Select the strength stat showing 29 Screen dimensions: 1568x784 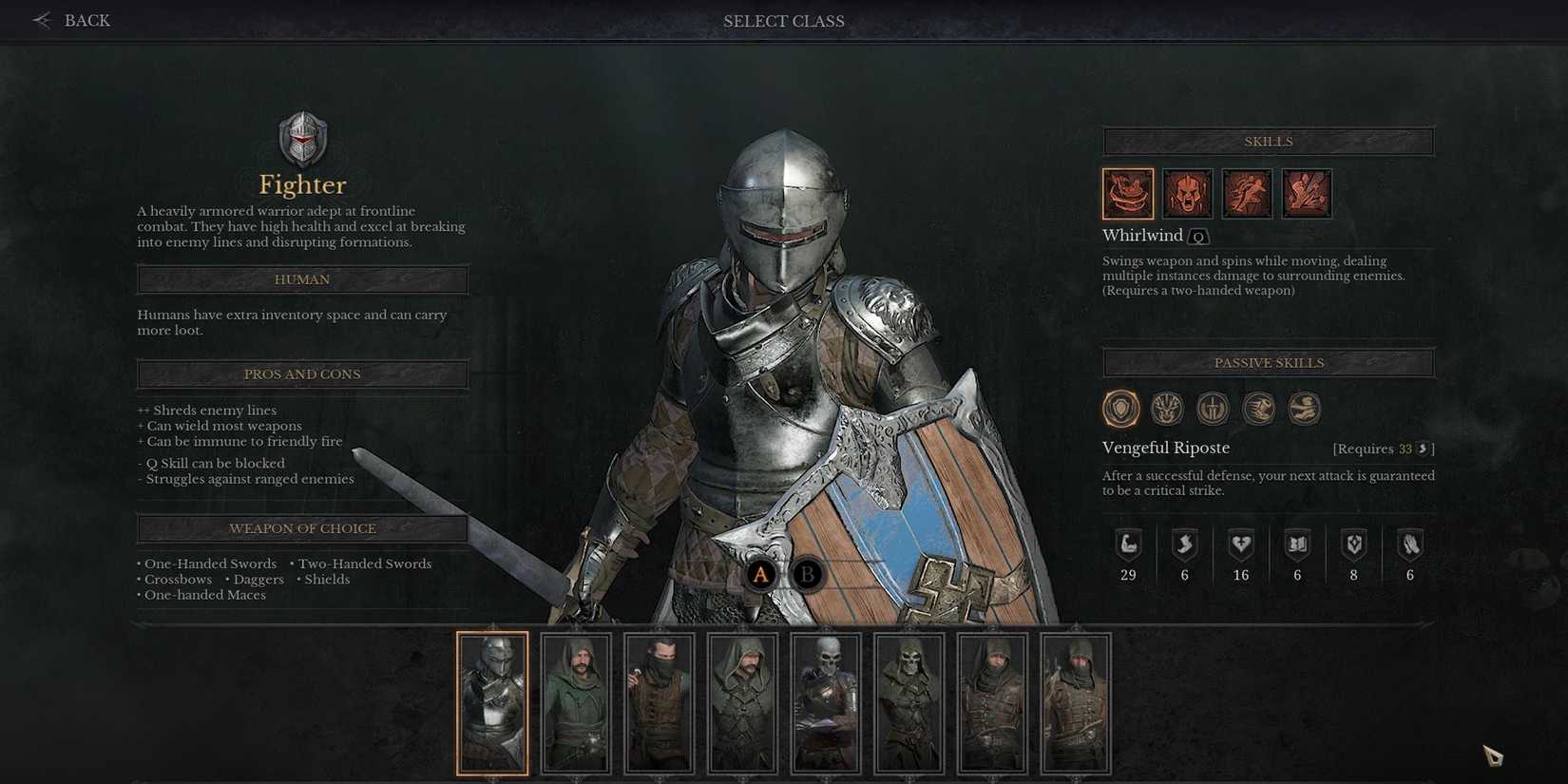pos(1128,555)
